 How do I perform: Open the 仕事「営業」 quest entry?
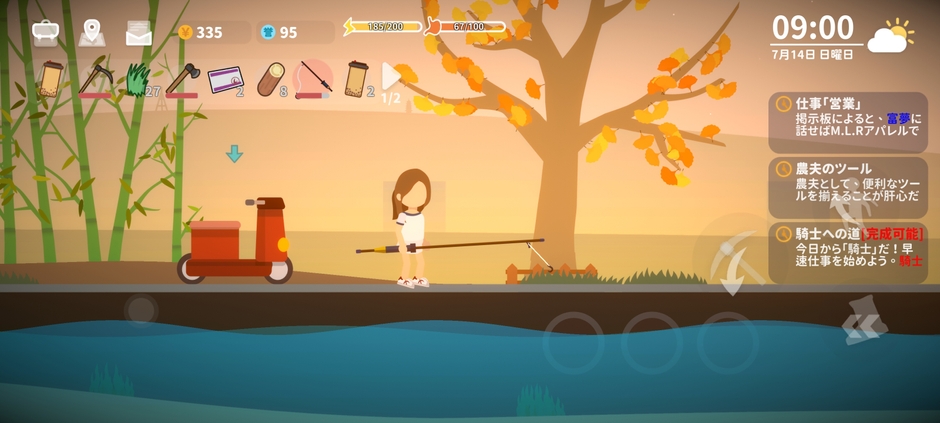coord(848,118)
